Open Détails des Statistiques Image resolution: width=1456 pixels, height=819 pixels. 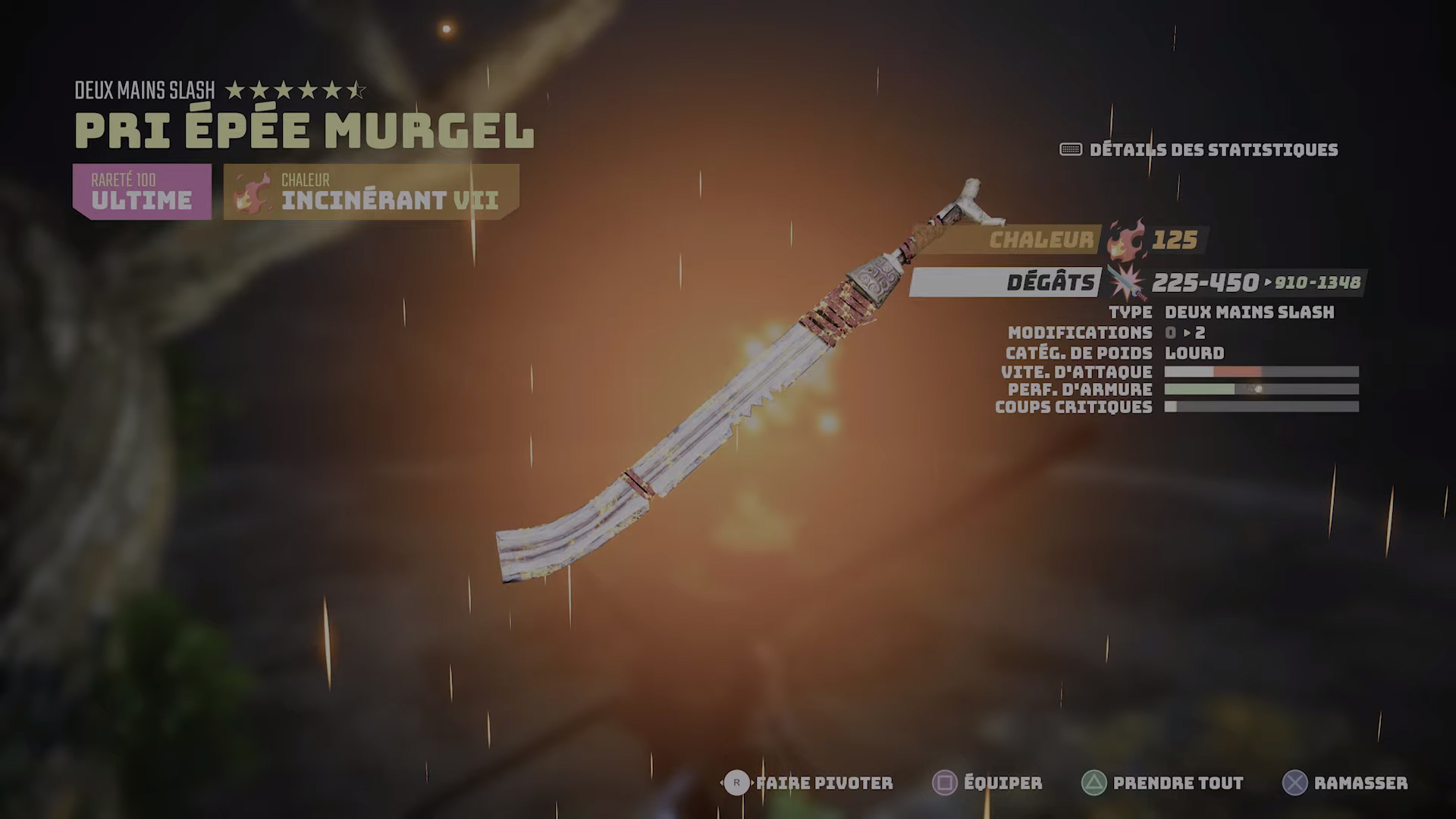coord(1200,149)
